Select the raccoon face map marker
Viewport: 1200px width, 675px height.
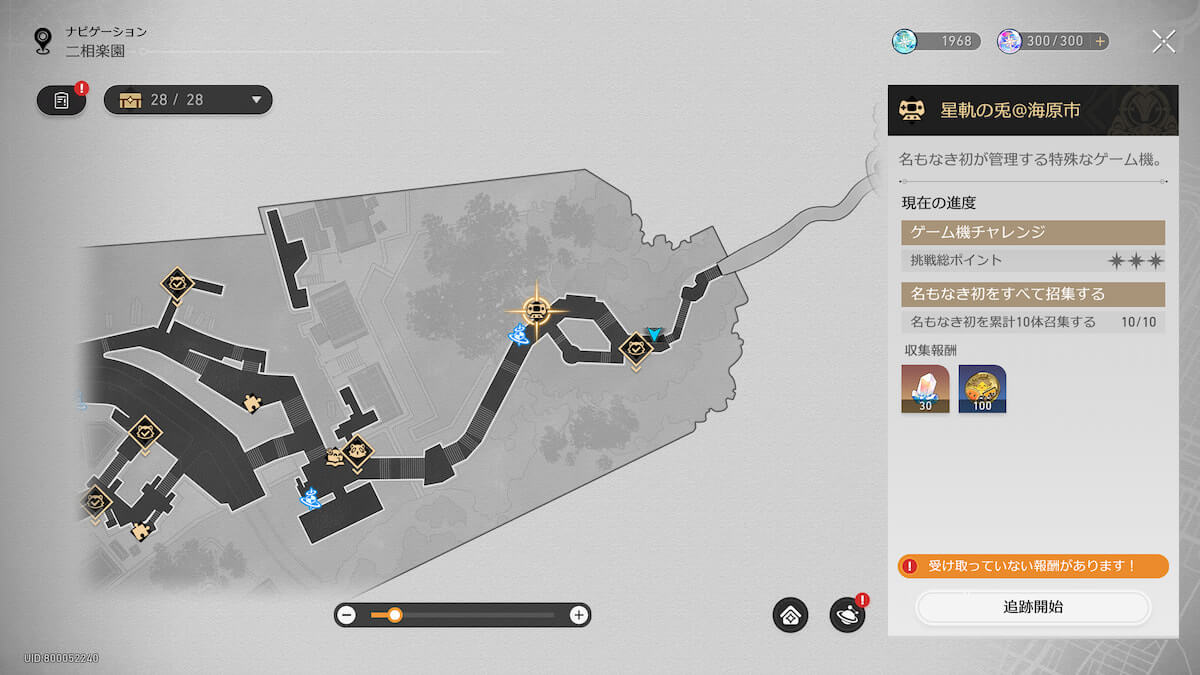pyautogui.click(x=357, y=453)
